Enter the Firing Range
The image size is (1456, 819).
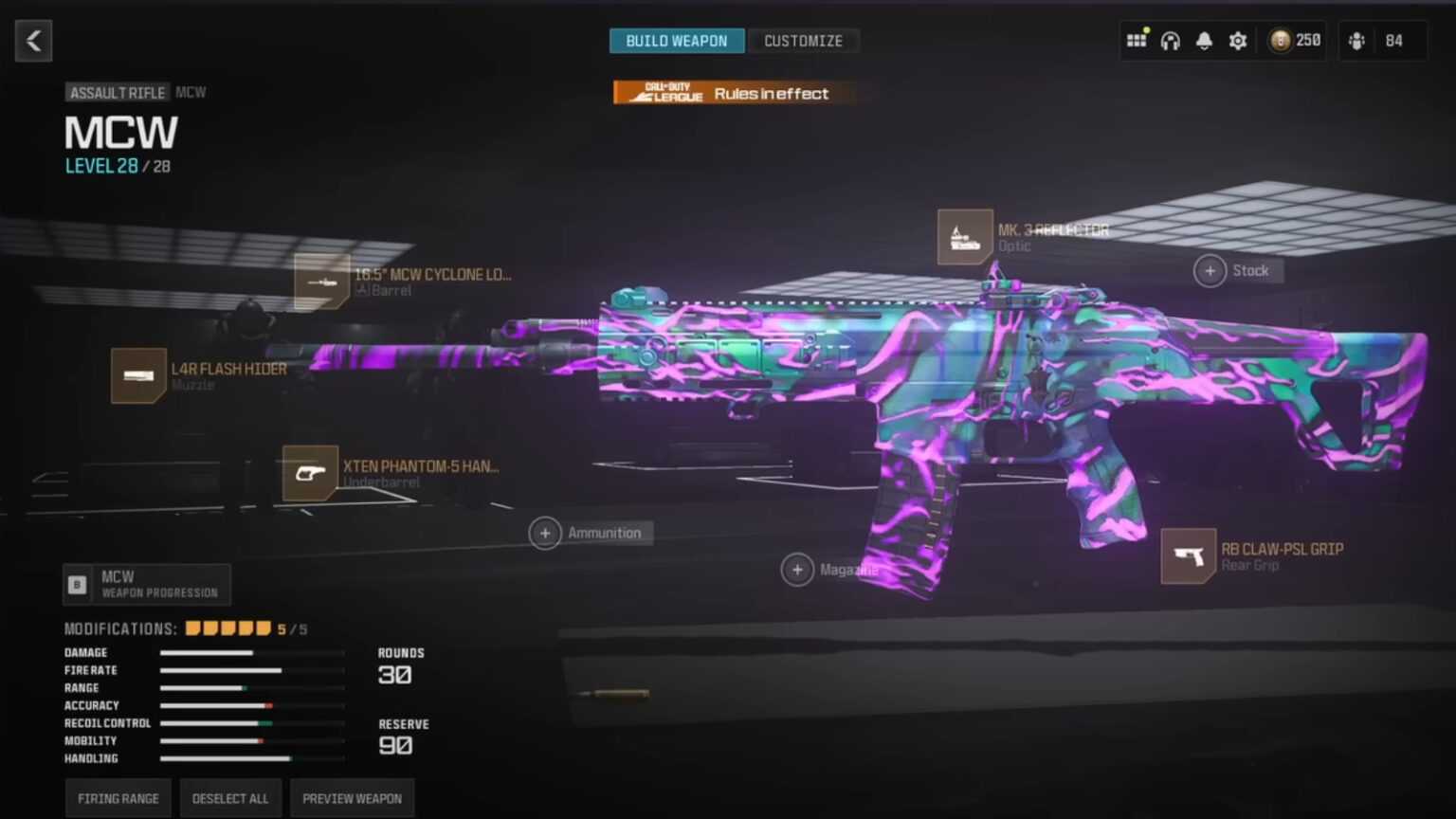click(x=117, y=797)
